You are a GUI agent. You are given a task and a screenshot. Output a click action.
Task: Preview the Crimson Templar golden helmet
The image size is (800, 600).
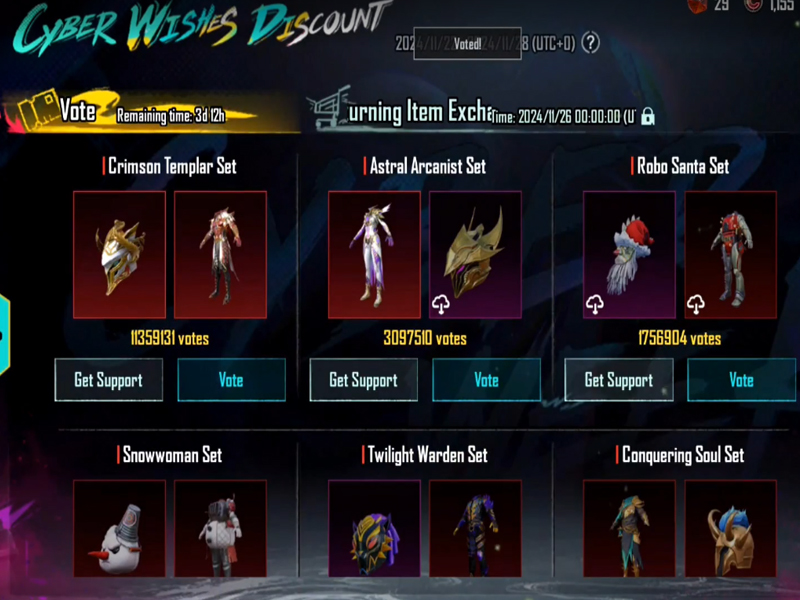(x=119, y=255)
